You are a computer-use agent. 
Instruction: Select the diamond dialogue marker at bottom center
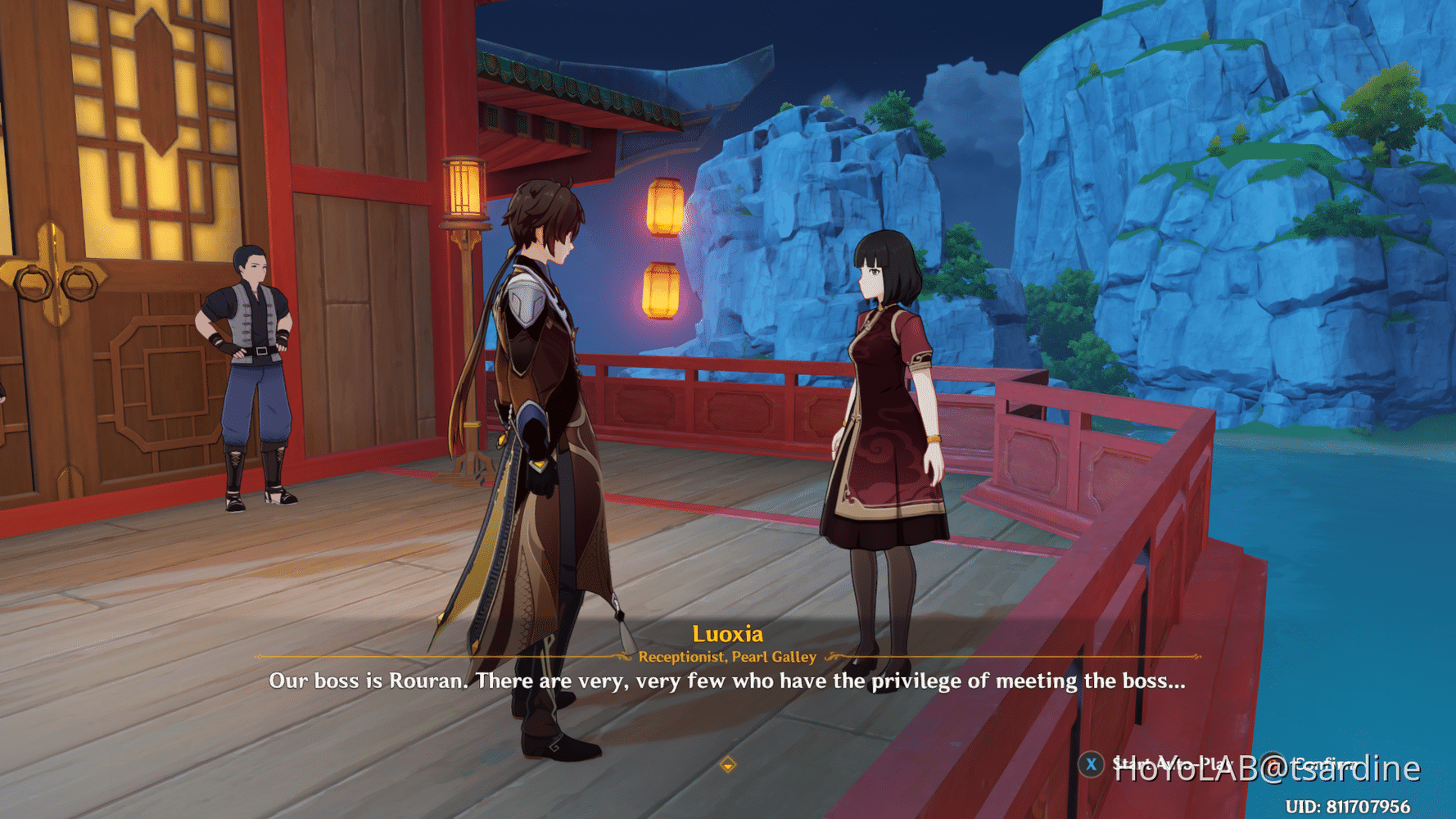727,763
